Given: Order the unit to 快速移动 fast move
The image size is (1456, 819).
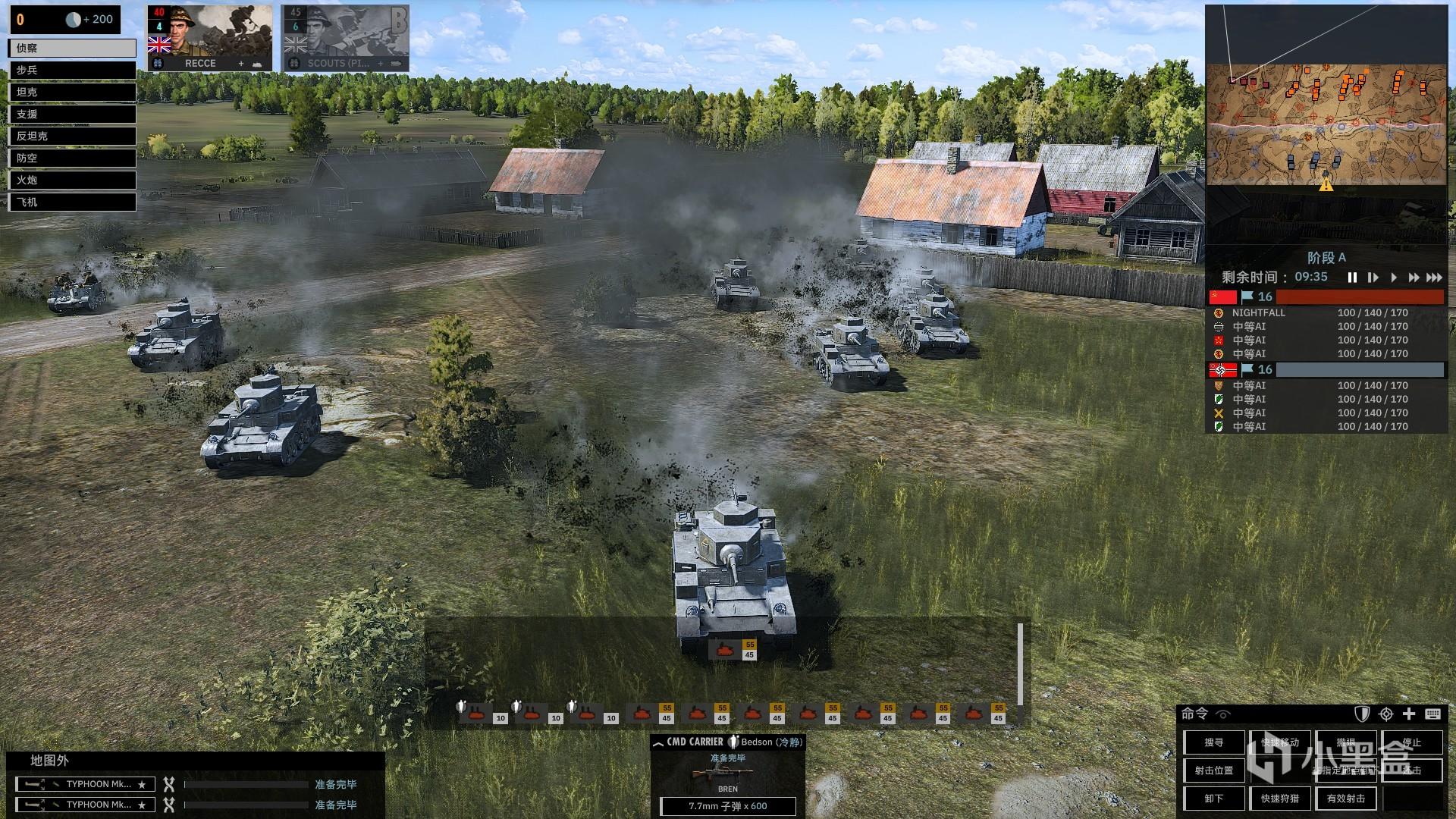Looking at the screenshot, I should (1280, 742).
